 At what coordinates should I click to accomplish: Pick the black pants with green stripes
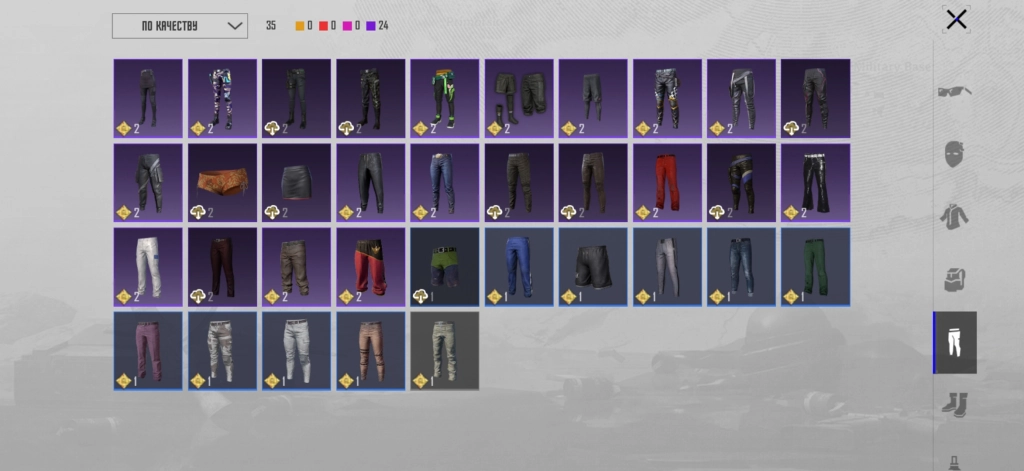point(444,97)
